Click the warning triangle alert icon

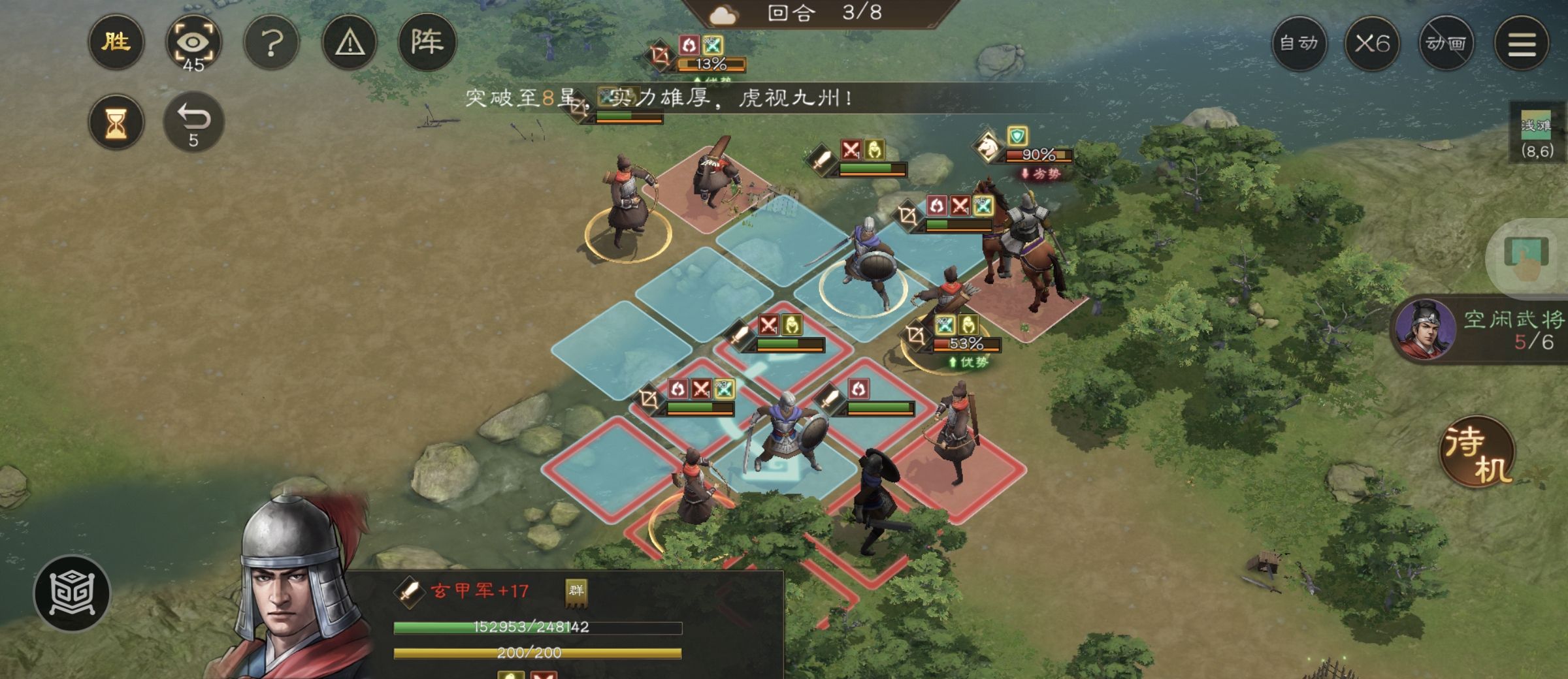[x=350, y=42]
